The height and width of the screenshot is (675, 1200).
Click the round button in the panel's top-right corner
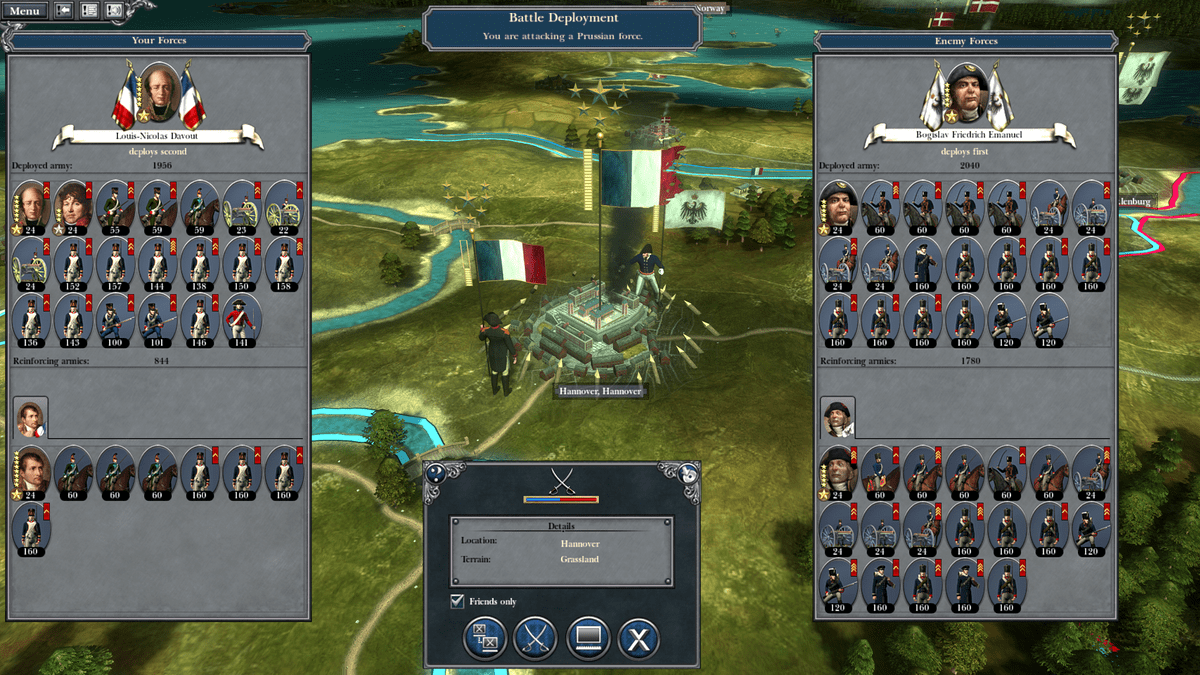tap(687, 474)
